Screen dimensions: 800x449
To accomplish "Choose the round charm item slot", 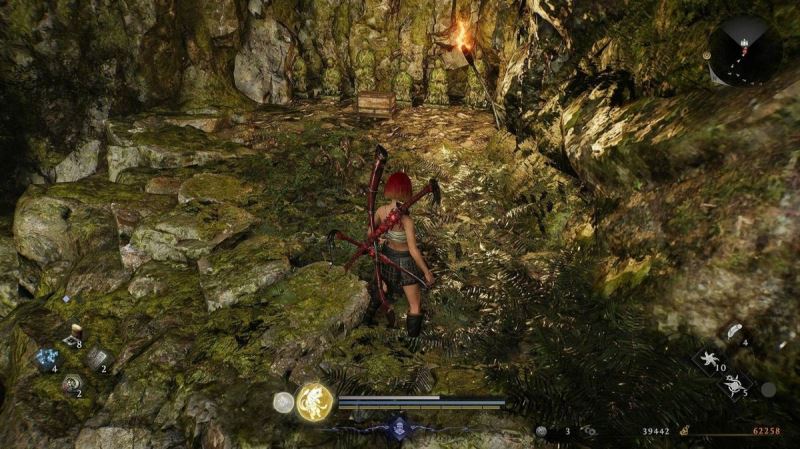I will coord(72,383).
